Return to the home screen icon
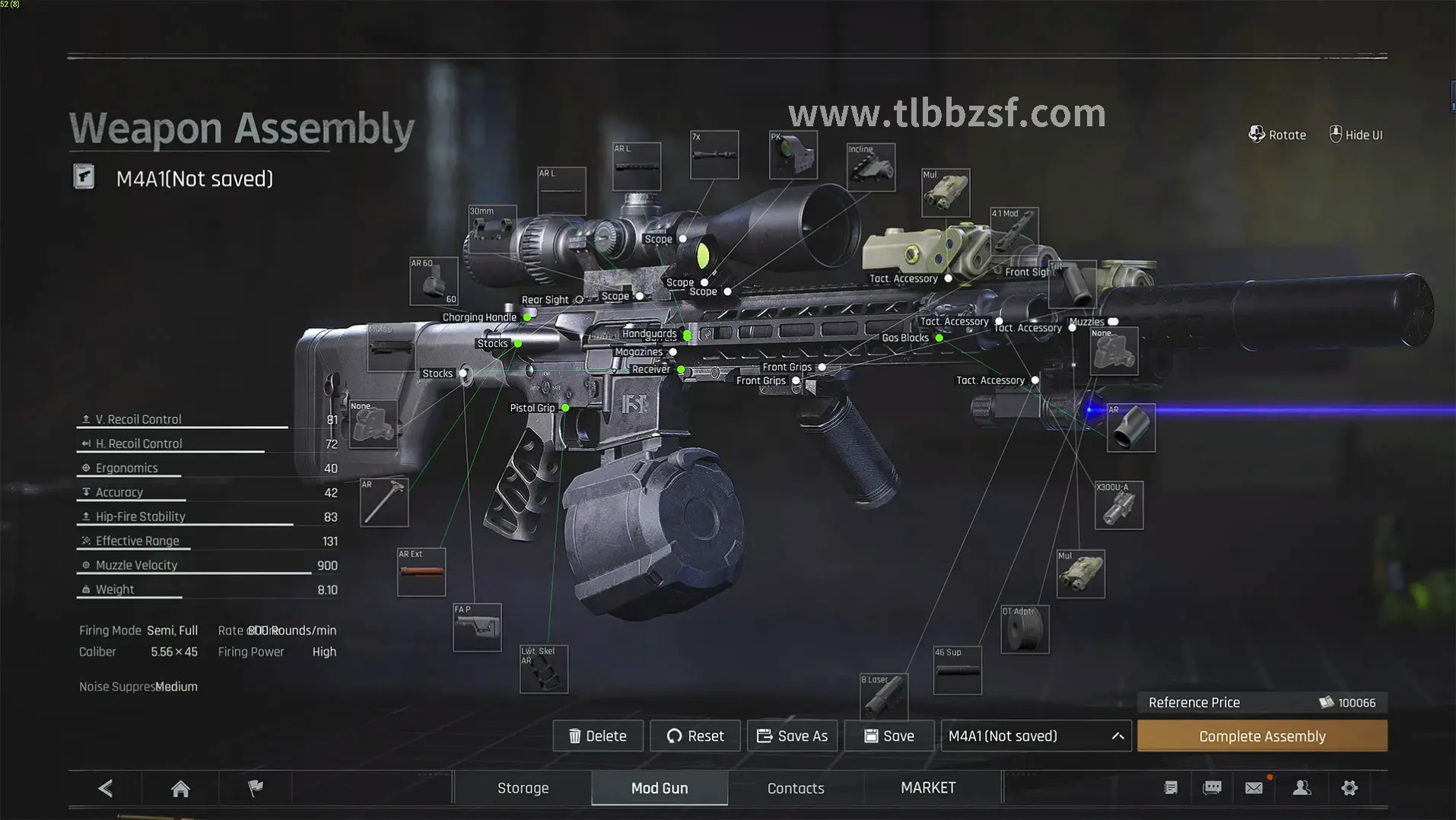1456x820 pixels. 180,788
